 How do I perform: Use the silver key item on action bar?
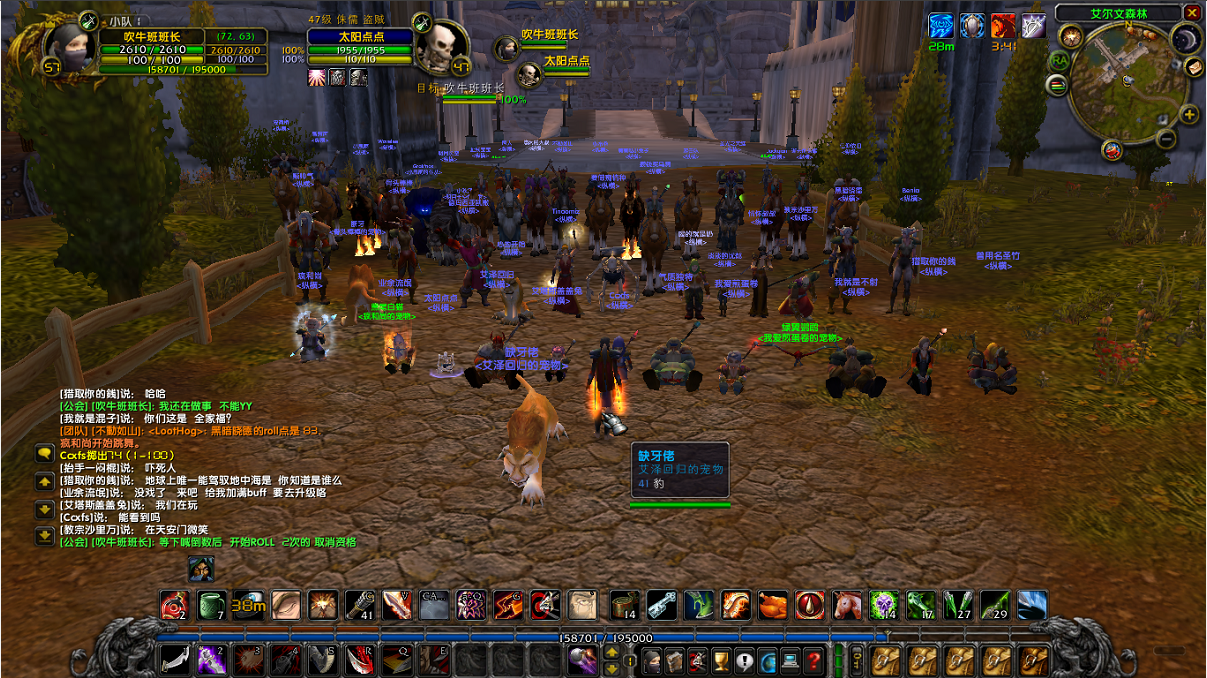click(x=661, y=605)
